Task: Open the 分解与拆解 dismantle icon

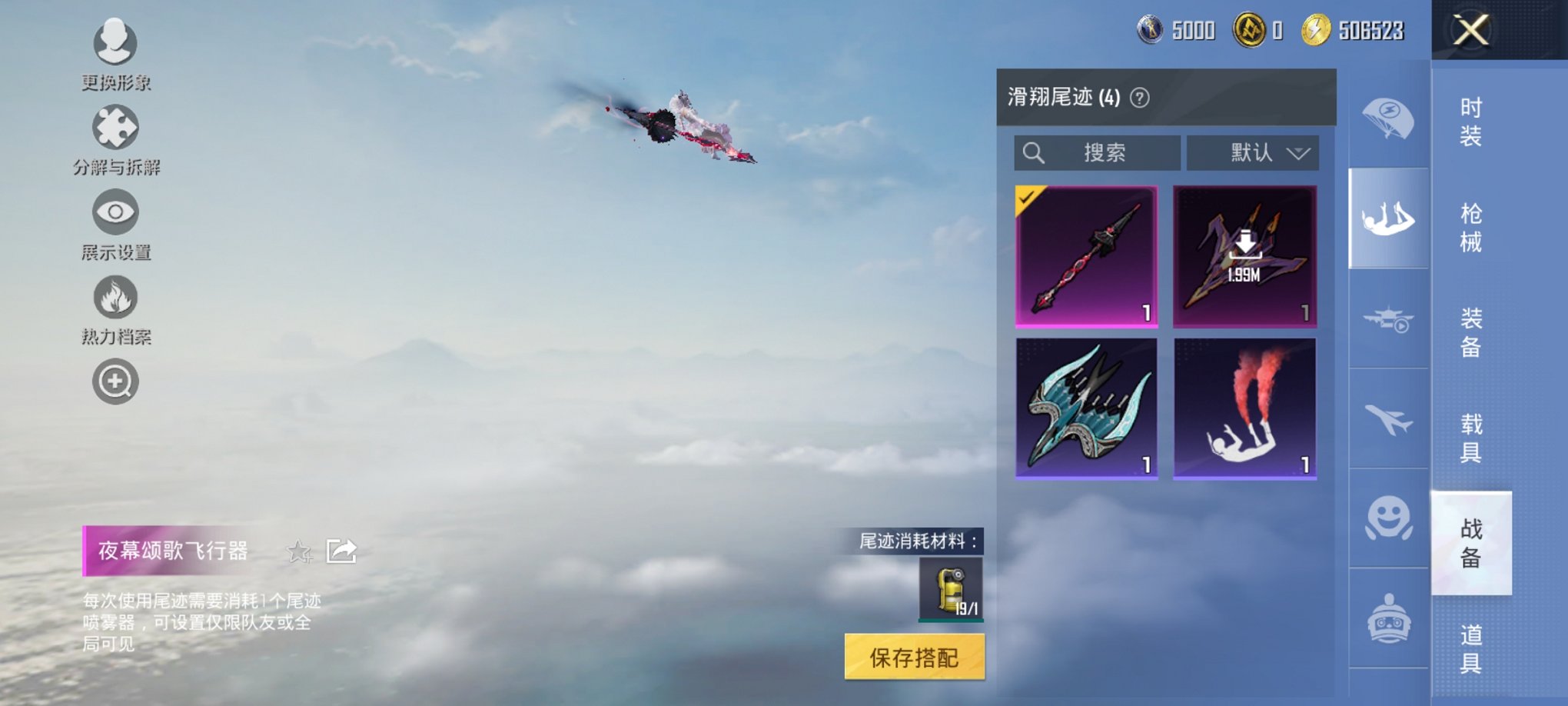Action: point(114,125)
